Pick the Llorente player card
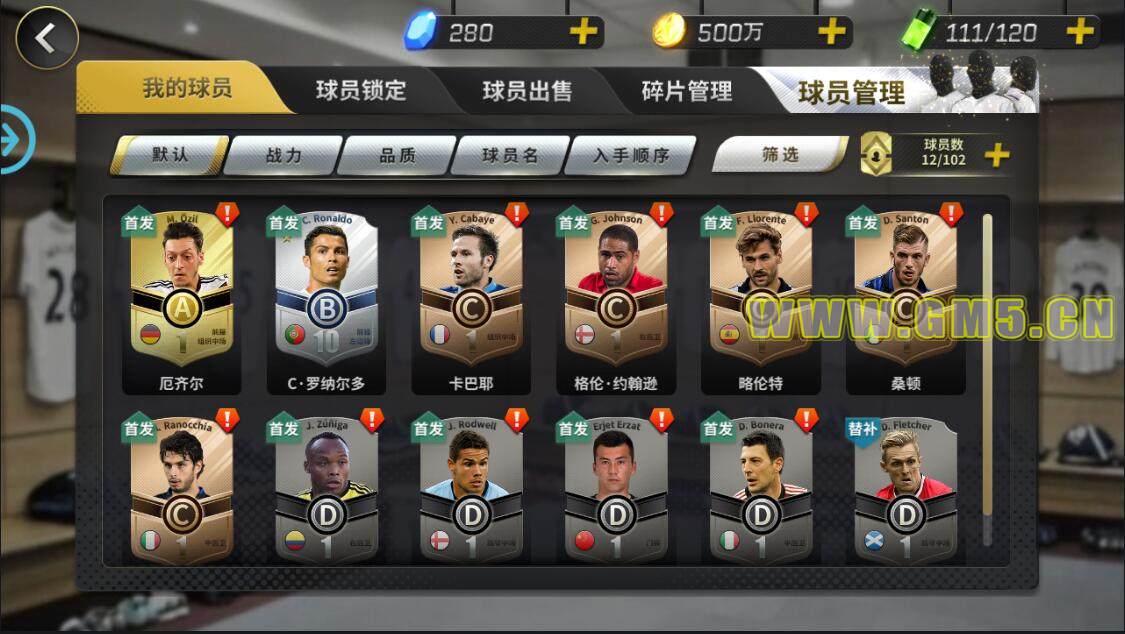This screenshot has height=634, width=1125. [x=760, y=295]
